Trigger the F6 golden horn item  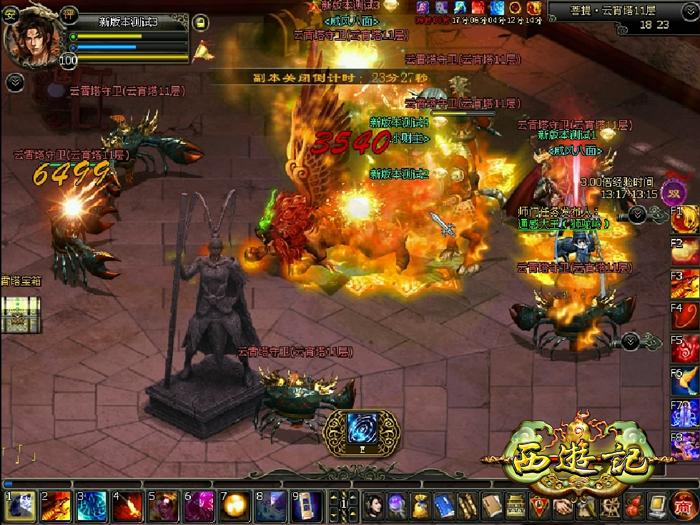click(686, 382)
